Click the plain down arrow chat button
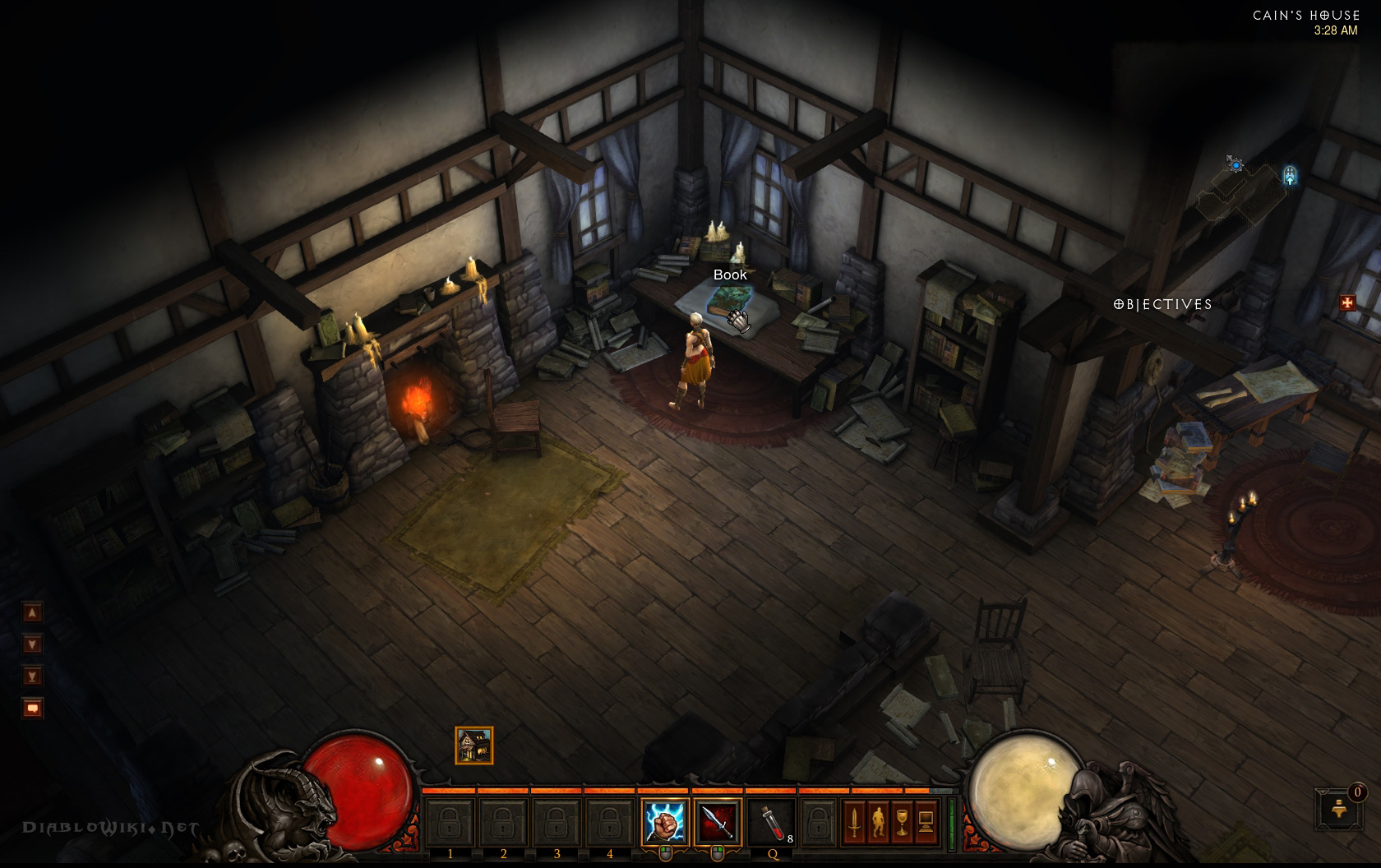 point(33,644)
